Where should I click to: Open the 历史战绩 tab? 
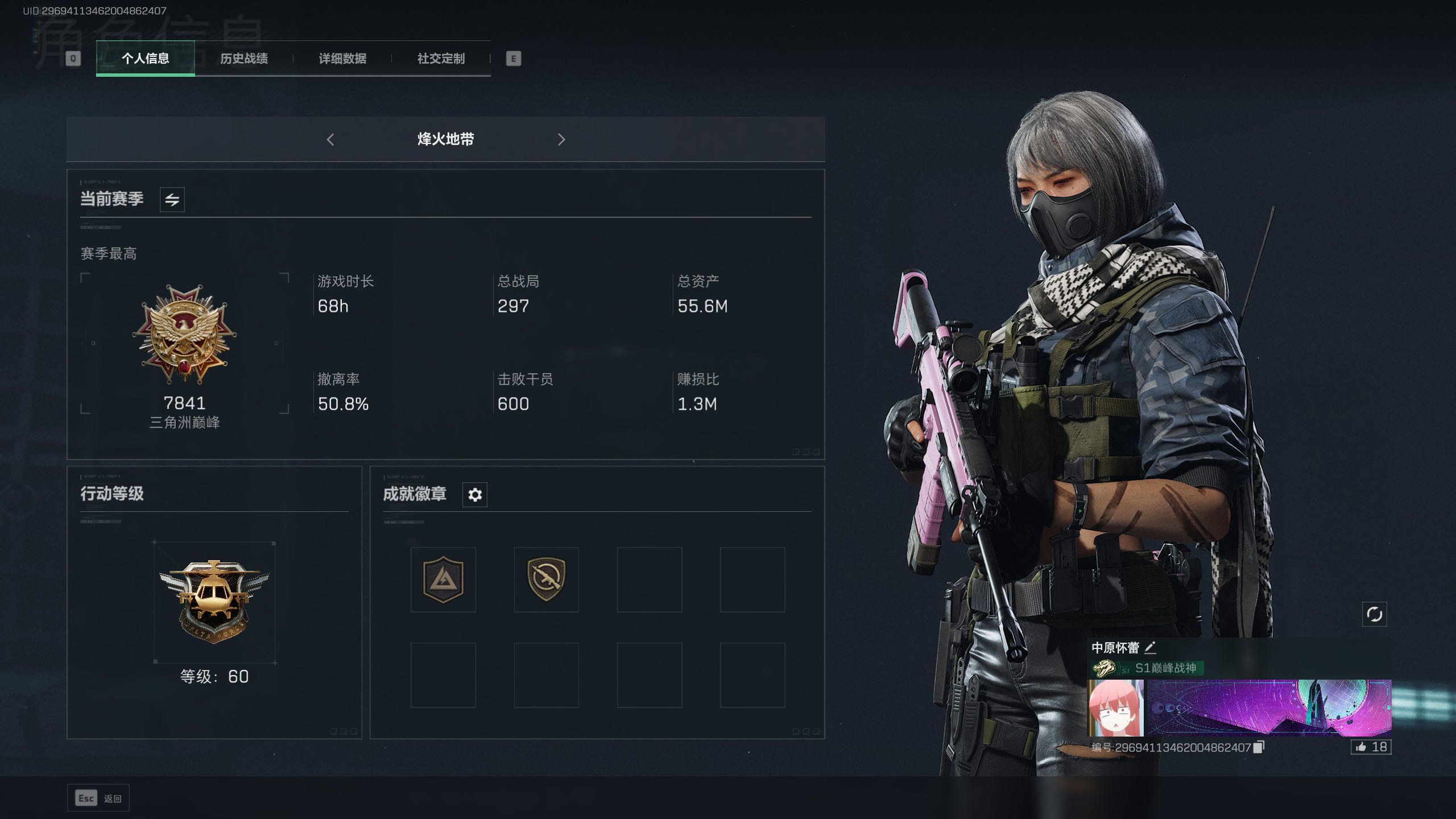point(244,59)
